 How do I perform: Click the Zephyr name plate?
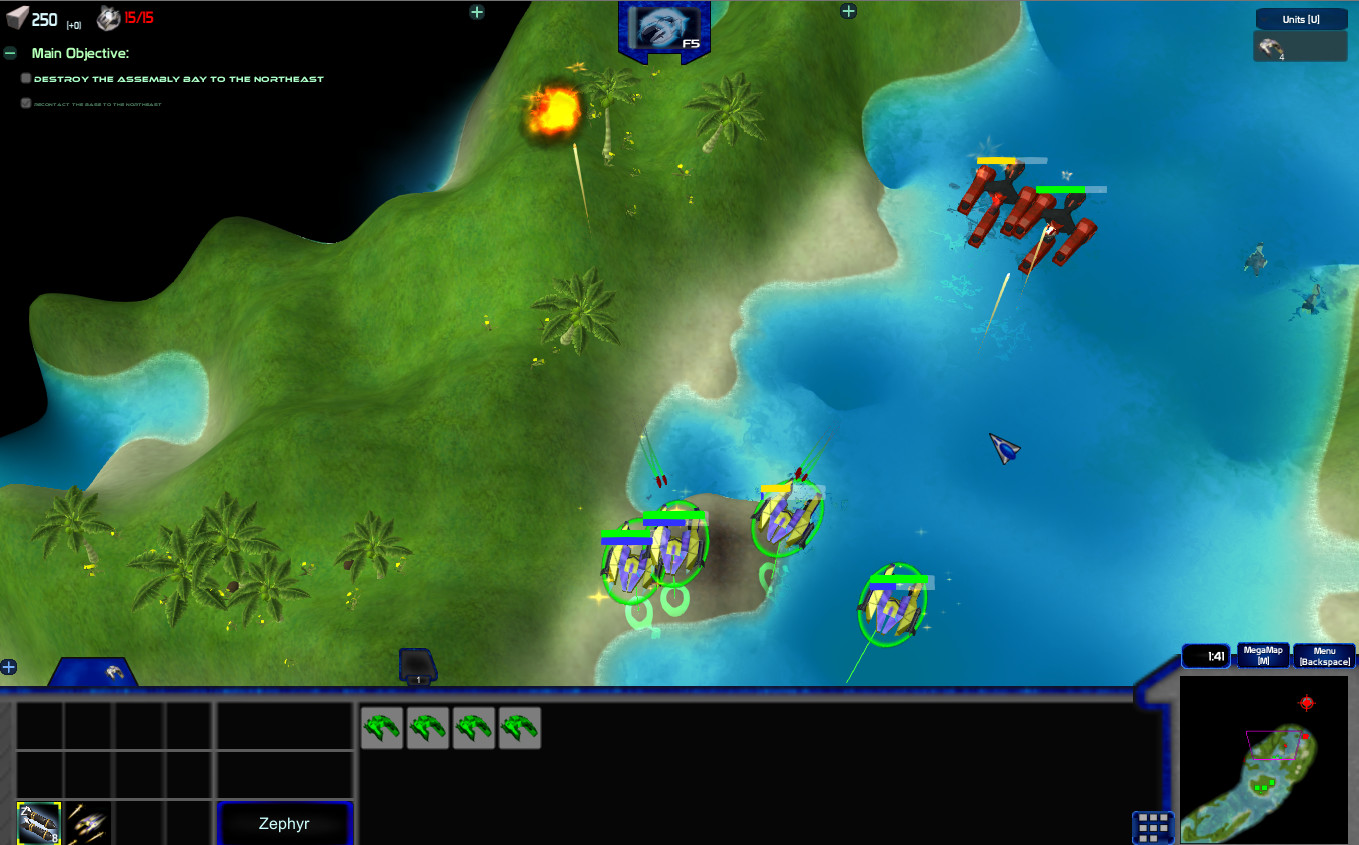coord(285,822)
